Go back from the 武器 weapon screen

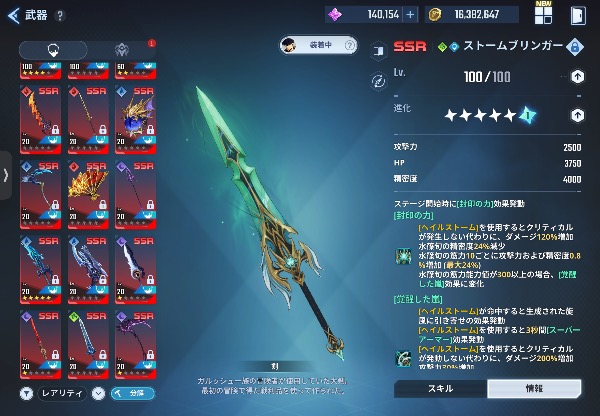click(14, 16)
